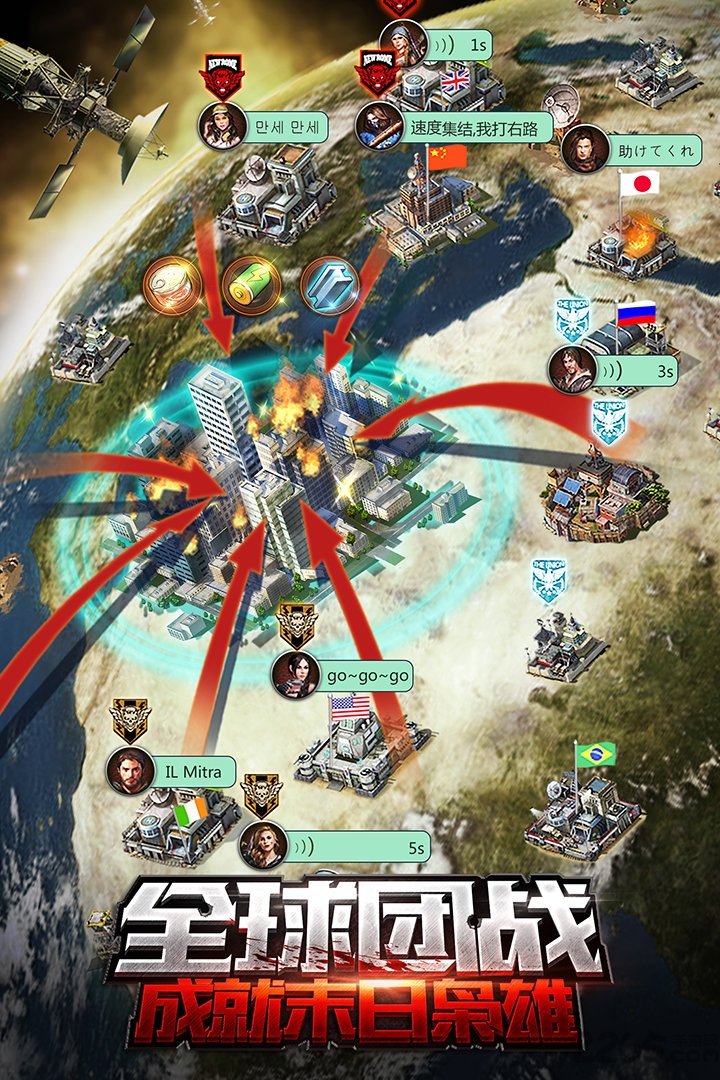Open the "go~go~go" chat bubble

pyautogui.click(x=367, y=676)
